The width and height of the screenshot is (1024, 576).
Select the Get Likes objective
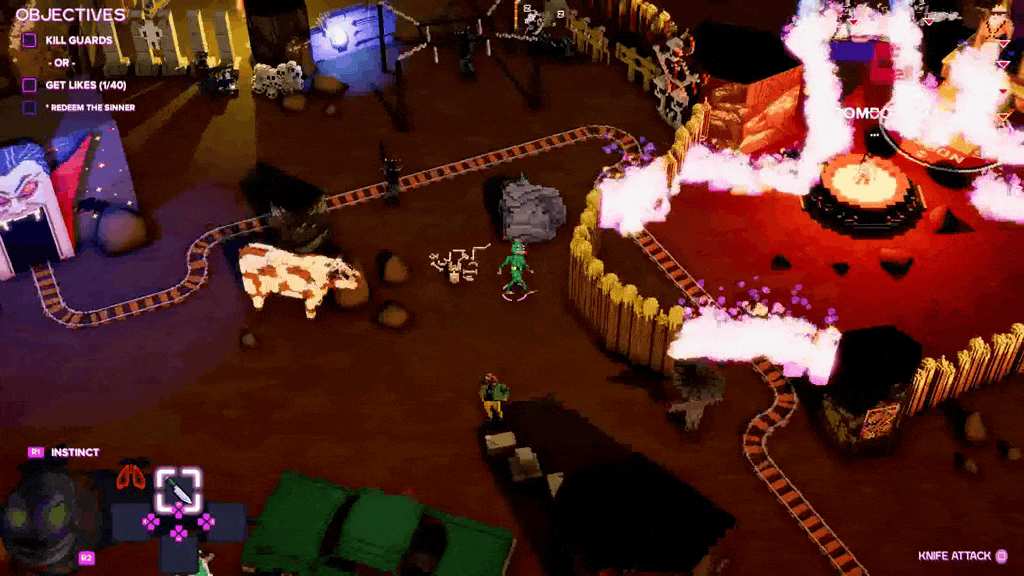(85, 85)
